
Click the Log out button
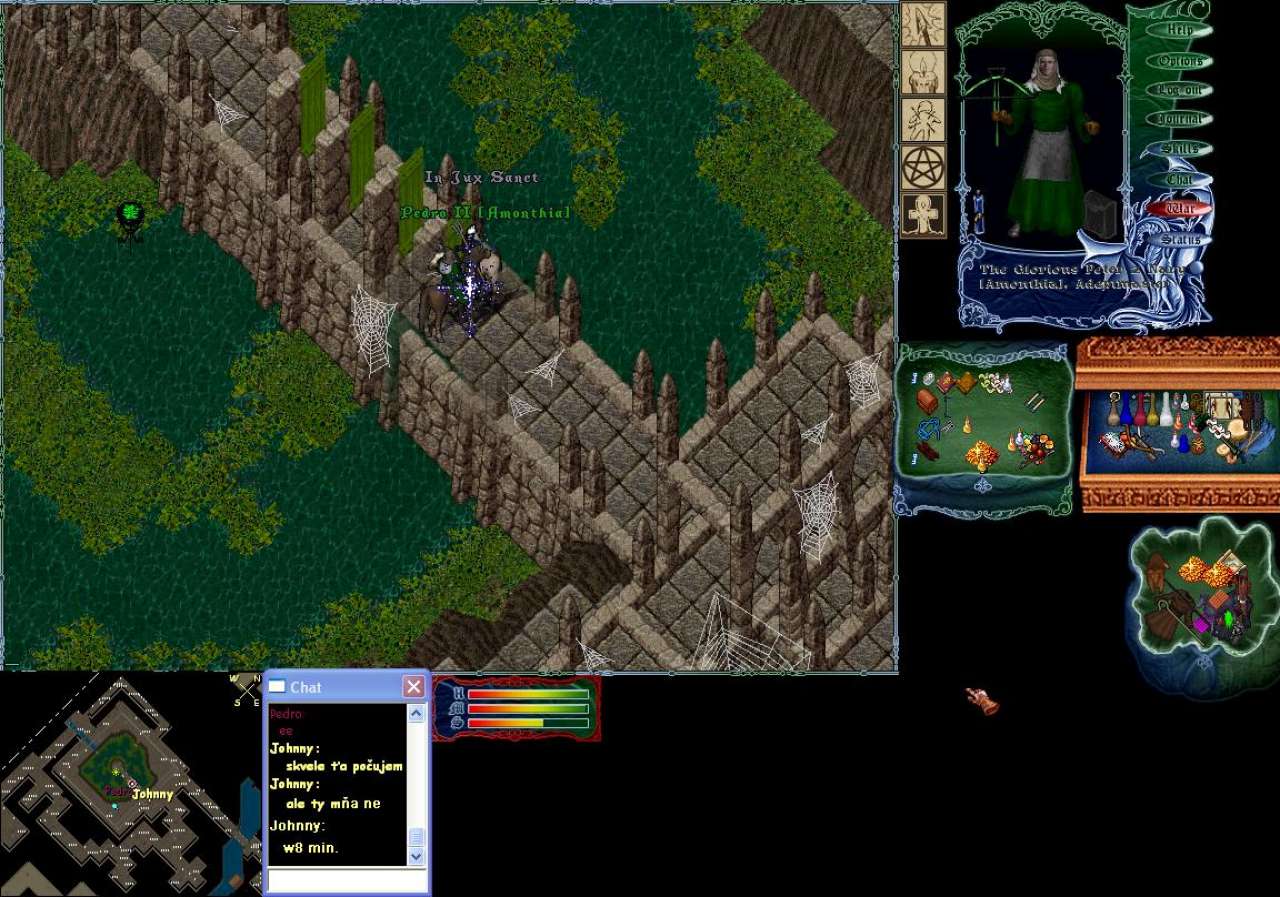1180,90
